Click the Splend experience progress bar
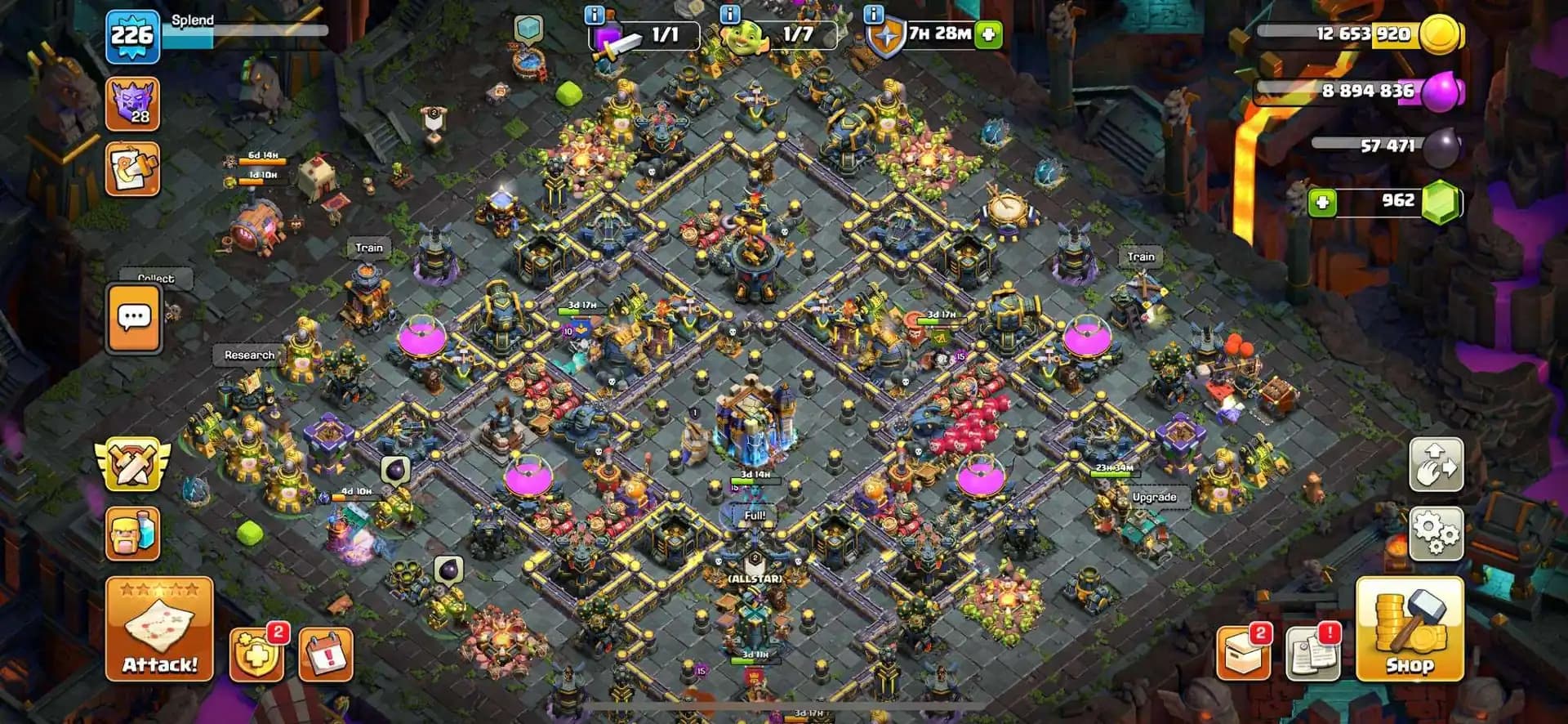This screenshot has width=1568, height=724. (253, 31)
